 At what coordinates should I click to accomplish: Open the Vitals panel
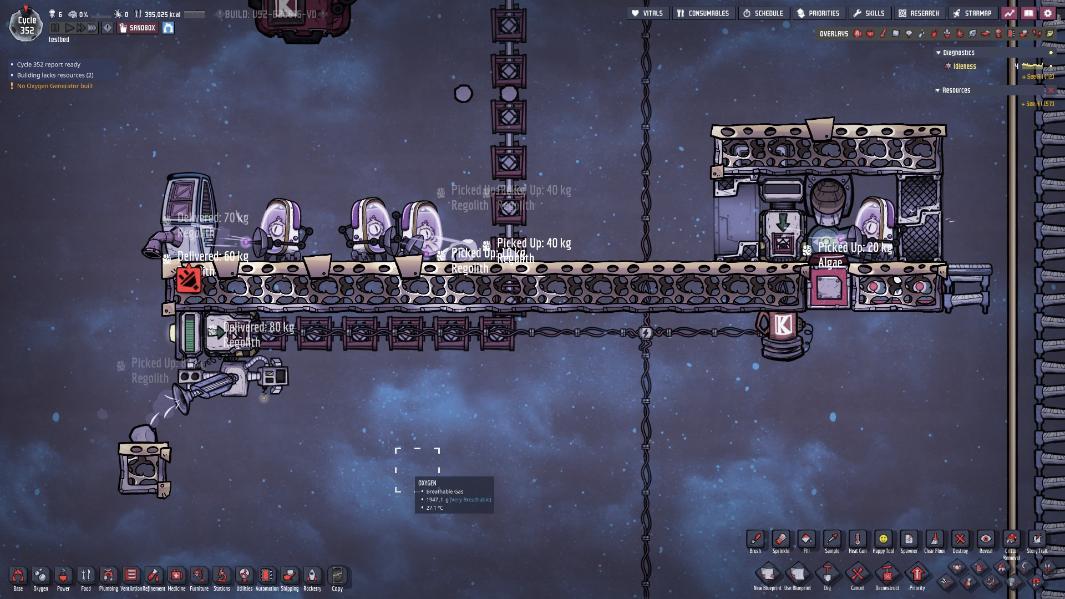(x=649, y=13)
